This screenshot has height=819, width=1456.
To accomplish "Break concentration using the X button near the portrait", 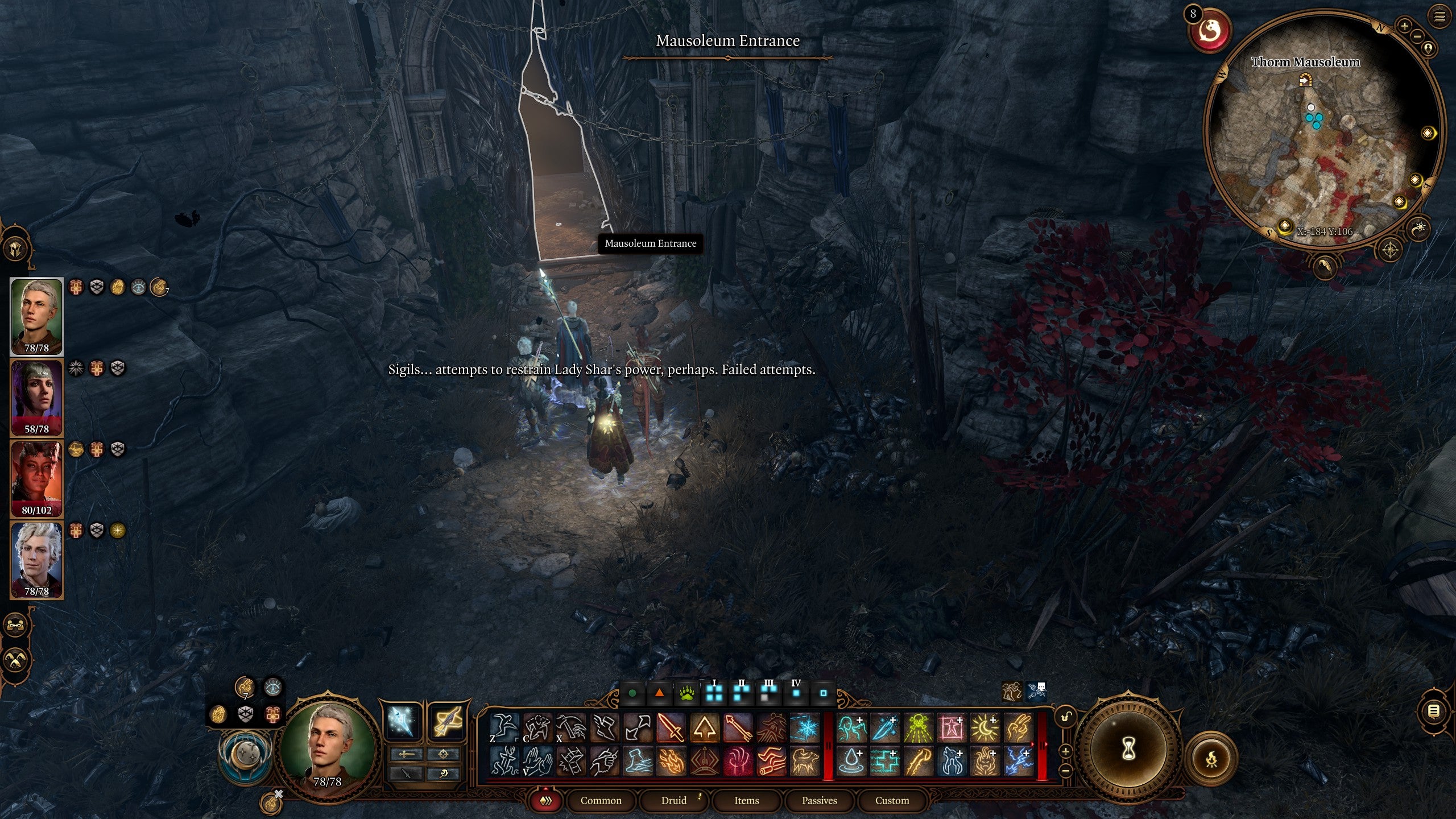I will click(x=279, y=794).
